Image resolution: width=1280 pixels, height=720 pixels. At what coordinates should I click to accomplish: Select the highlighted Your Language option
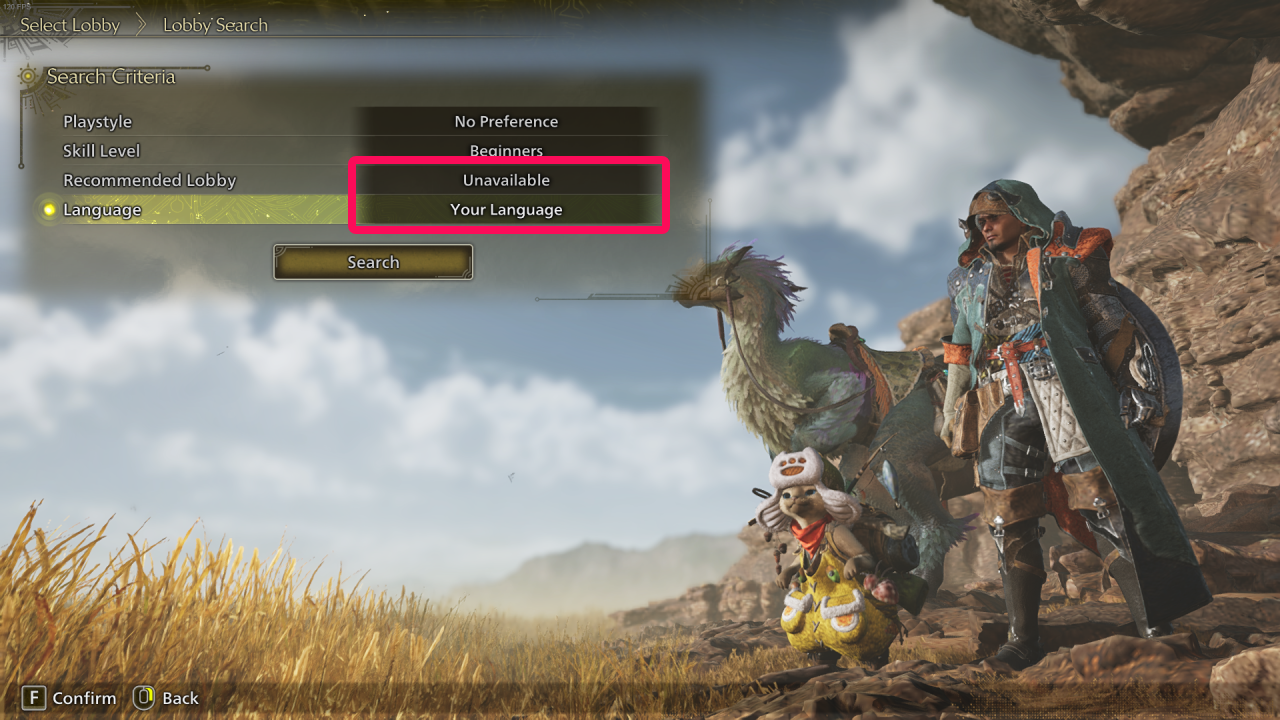pyautogui.click(x=508, y=210)
